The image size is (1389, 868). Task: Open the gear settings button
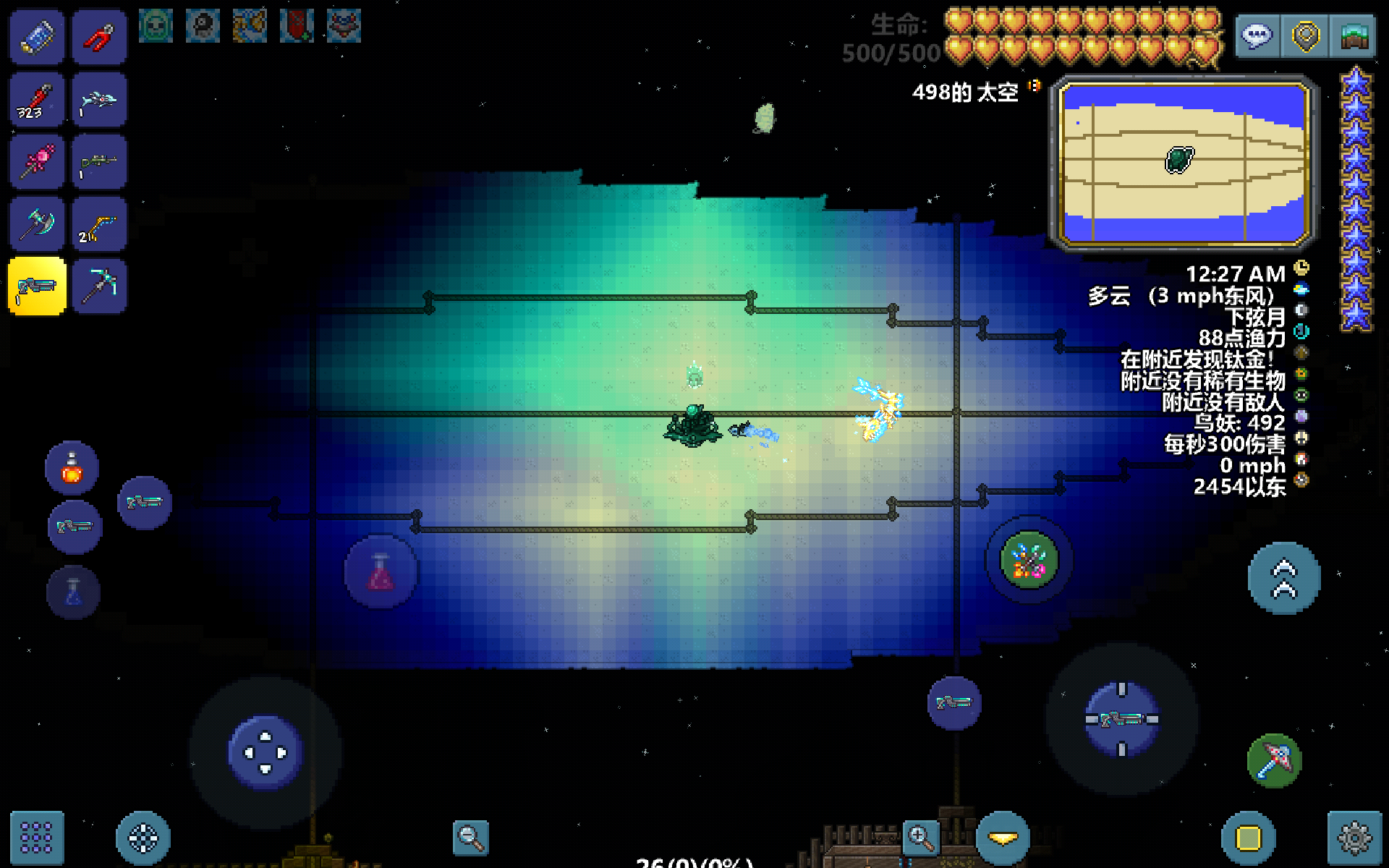point(1354,838)
